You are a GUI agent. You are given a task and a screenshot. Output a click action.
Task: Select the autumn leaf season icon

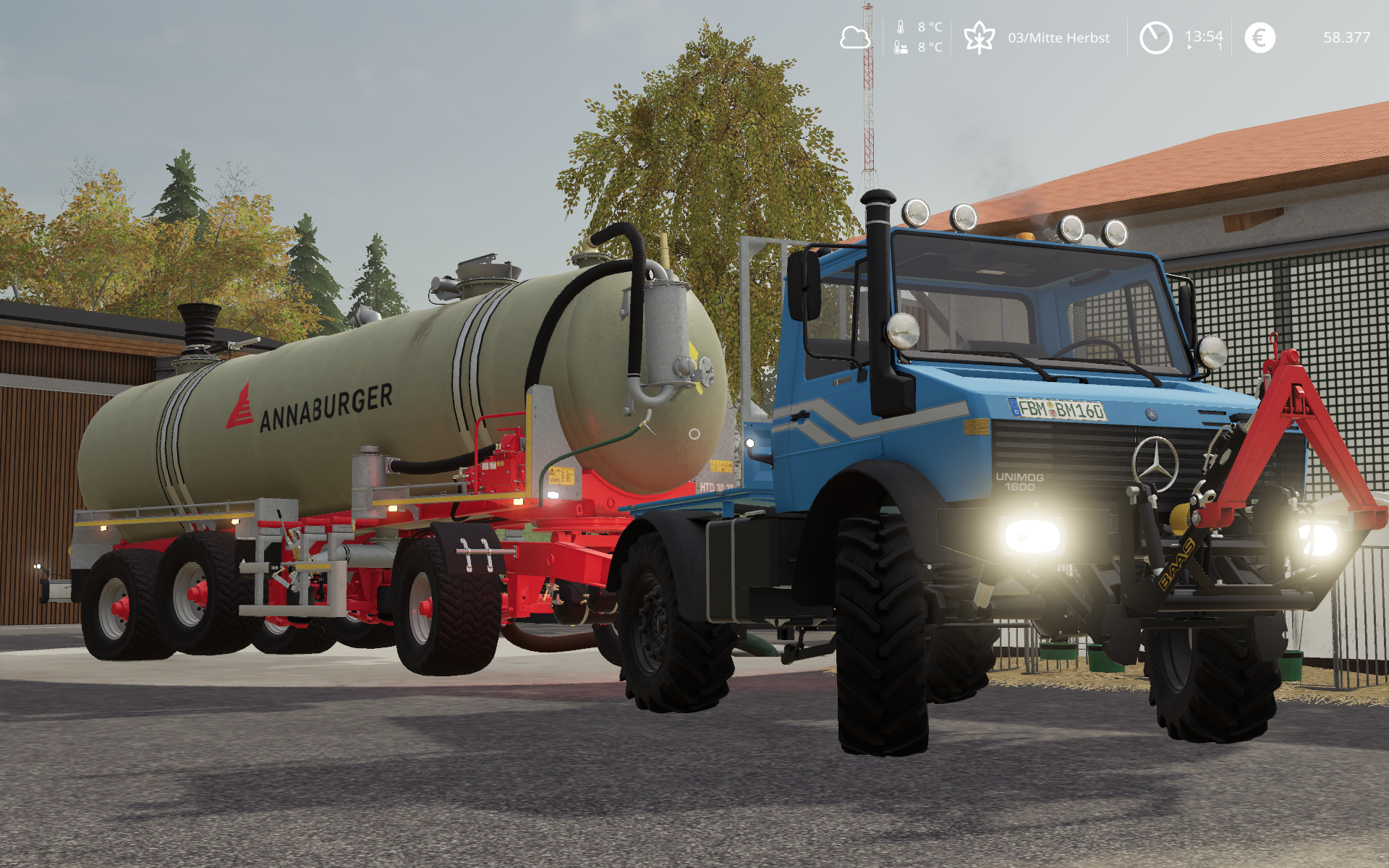tap(979, 38)
